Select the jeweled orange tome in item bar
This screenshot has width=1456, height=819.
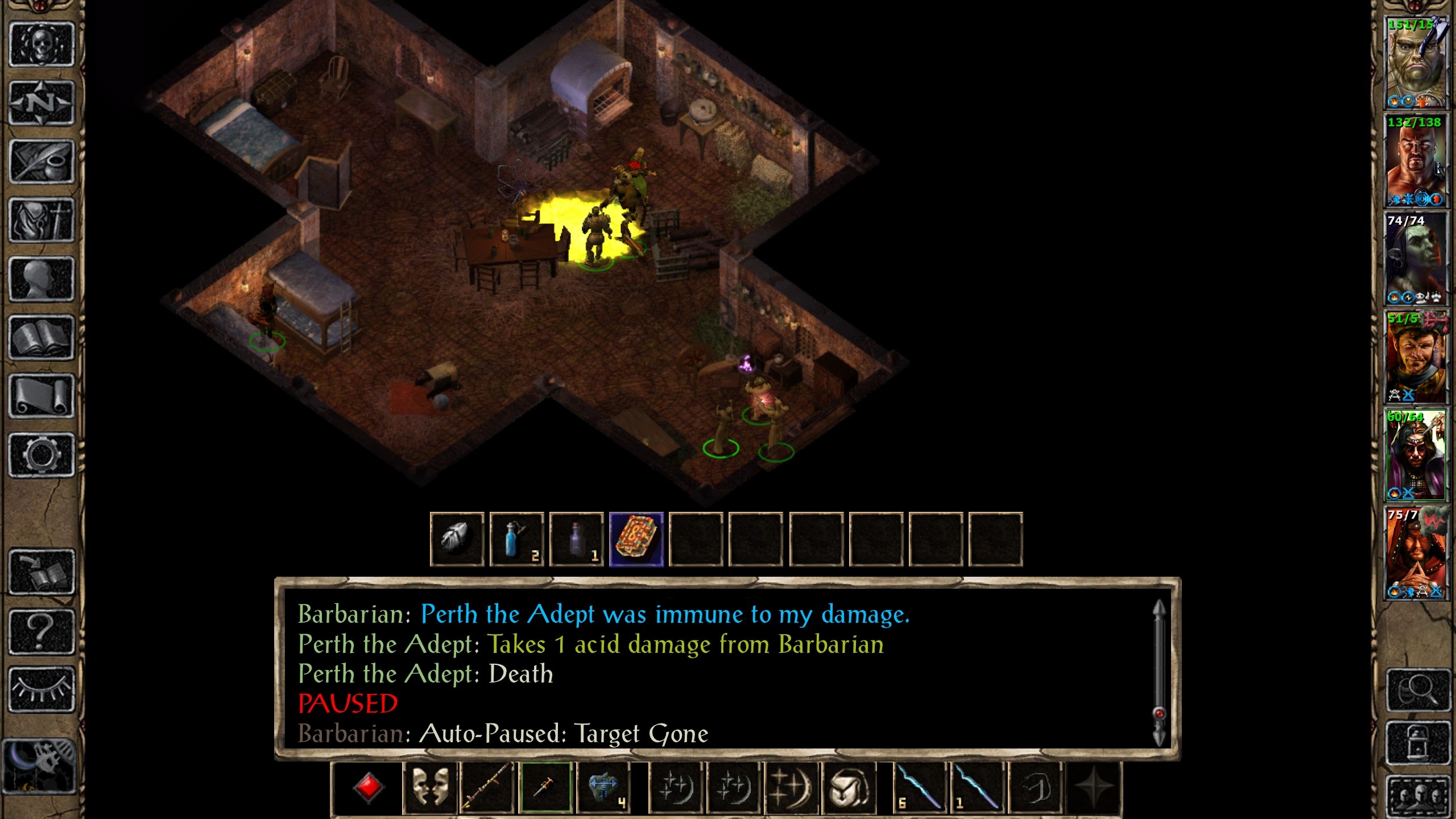(x=636, y=539)
